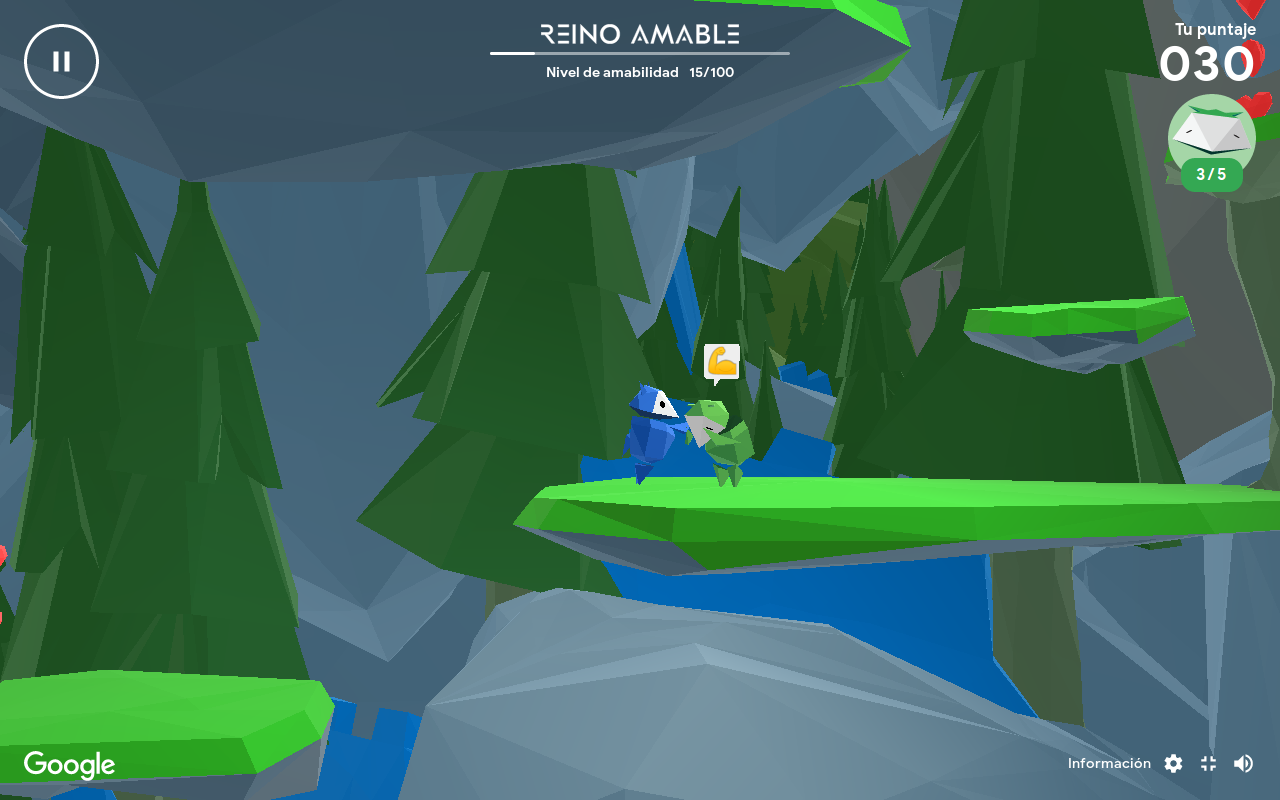Click the REINO AMABLE title banner
The height and width of the screenshot is (800, 1280).
click(639, 33)
